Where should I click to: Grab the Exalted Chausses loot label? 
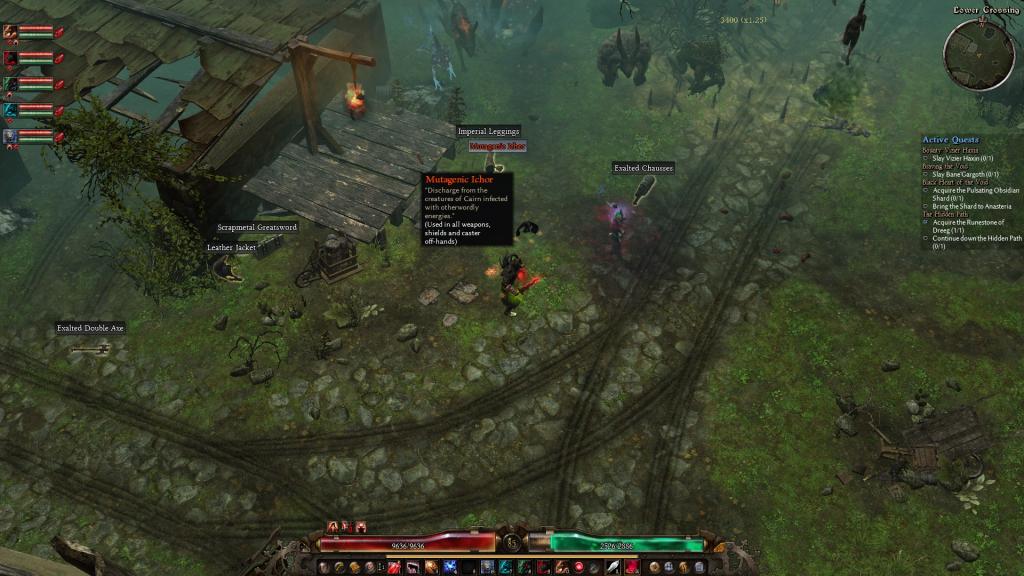643,168
